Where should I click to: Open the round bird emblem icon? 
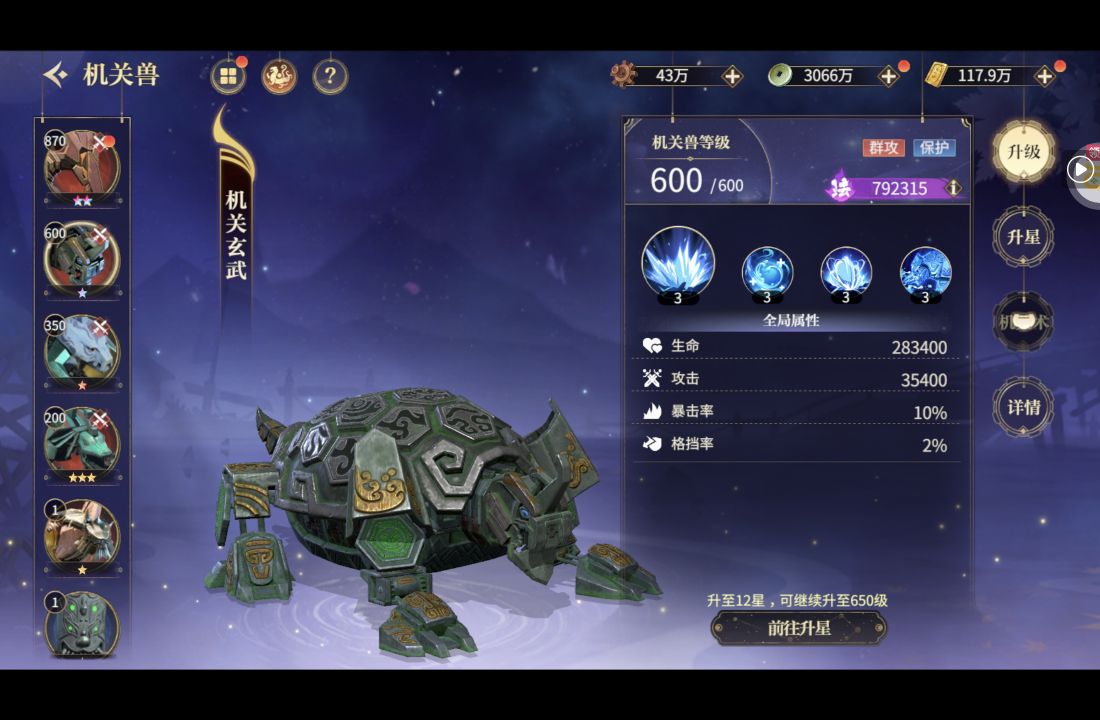click(x=279, y=76)
